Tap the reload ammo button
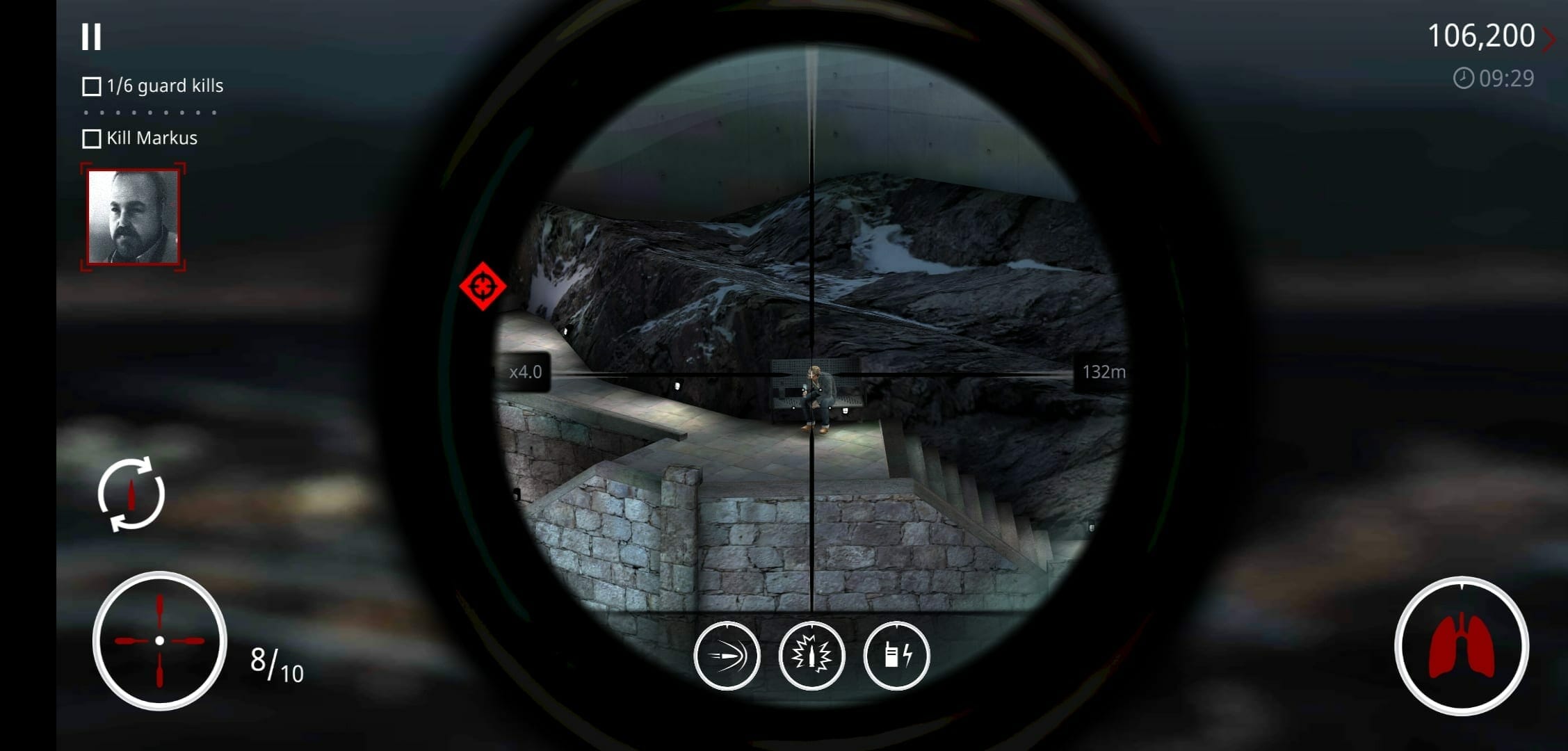Viewport: 1568px width, 751px height. [x=131, y=494]
